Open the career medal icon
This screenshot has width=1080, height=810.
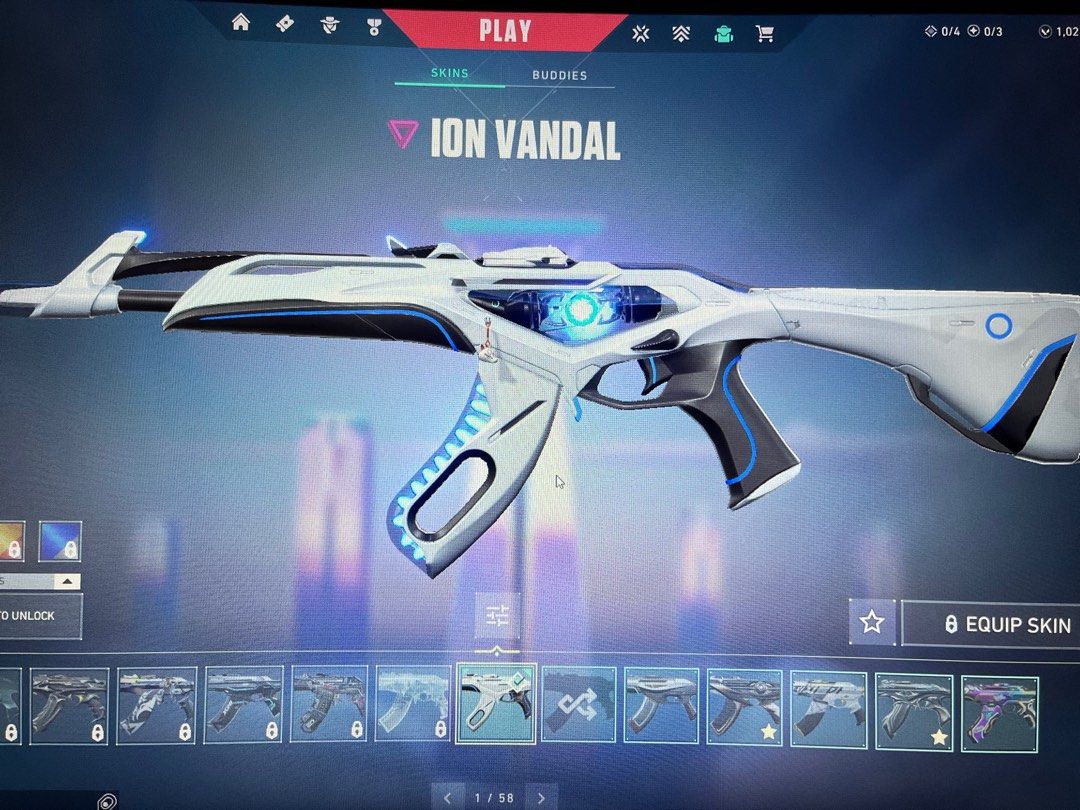374,26
